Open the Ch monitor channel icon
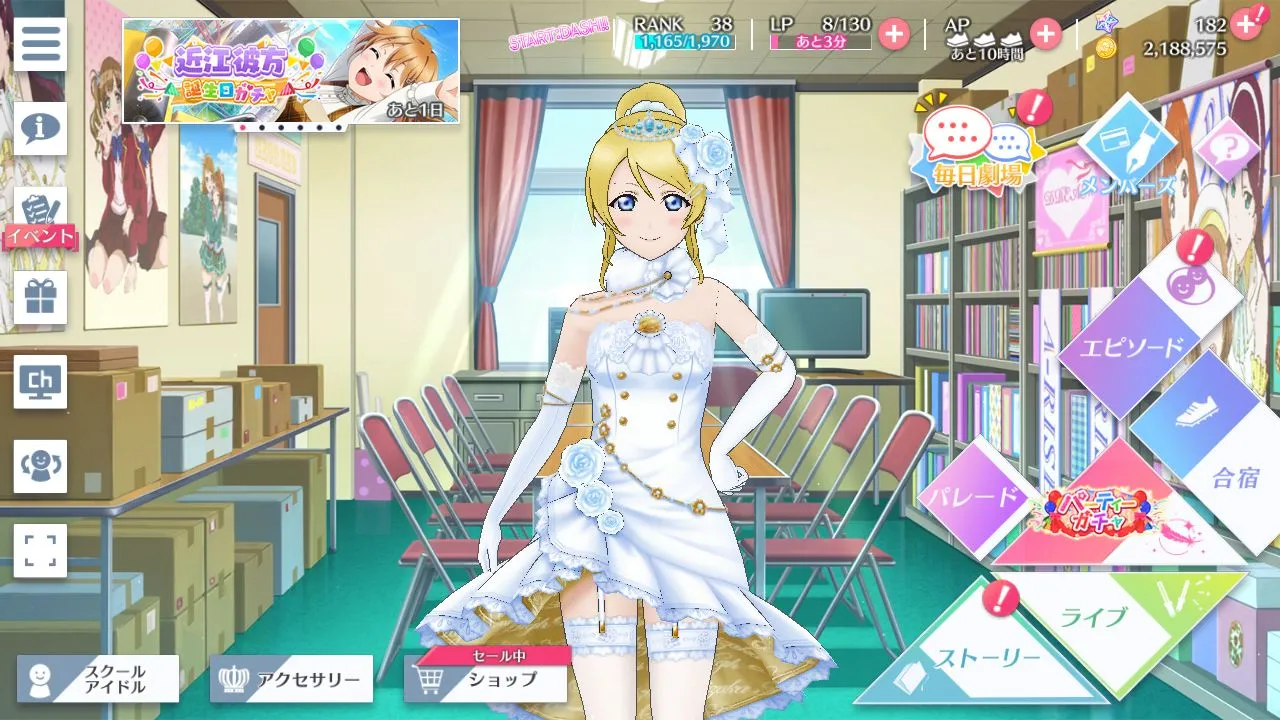The width and height of the screenshot is (1280, 720). click(x=40, y=381)
